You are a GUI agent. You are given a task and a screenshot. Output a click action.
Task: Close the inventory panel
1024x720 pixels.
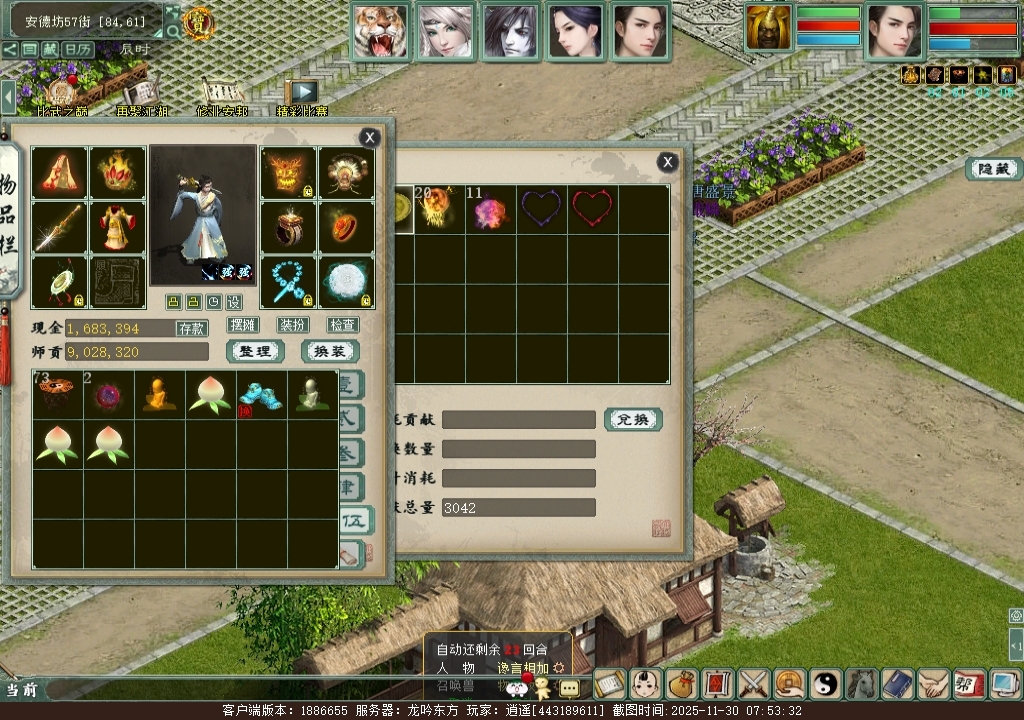(x=370, y=138)
